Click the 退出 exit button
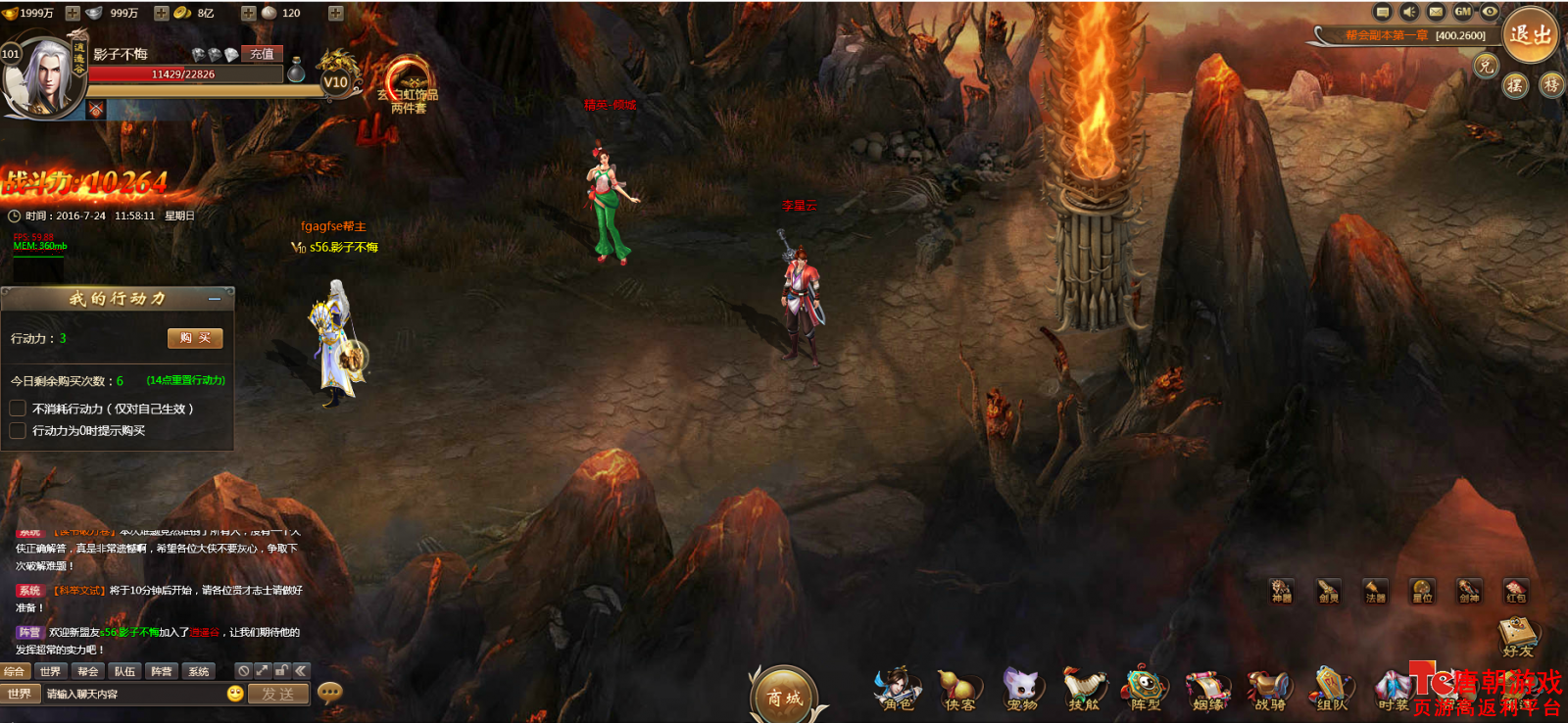The height and width of the screenshot is (723, 1568). tap(1530, 35)
